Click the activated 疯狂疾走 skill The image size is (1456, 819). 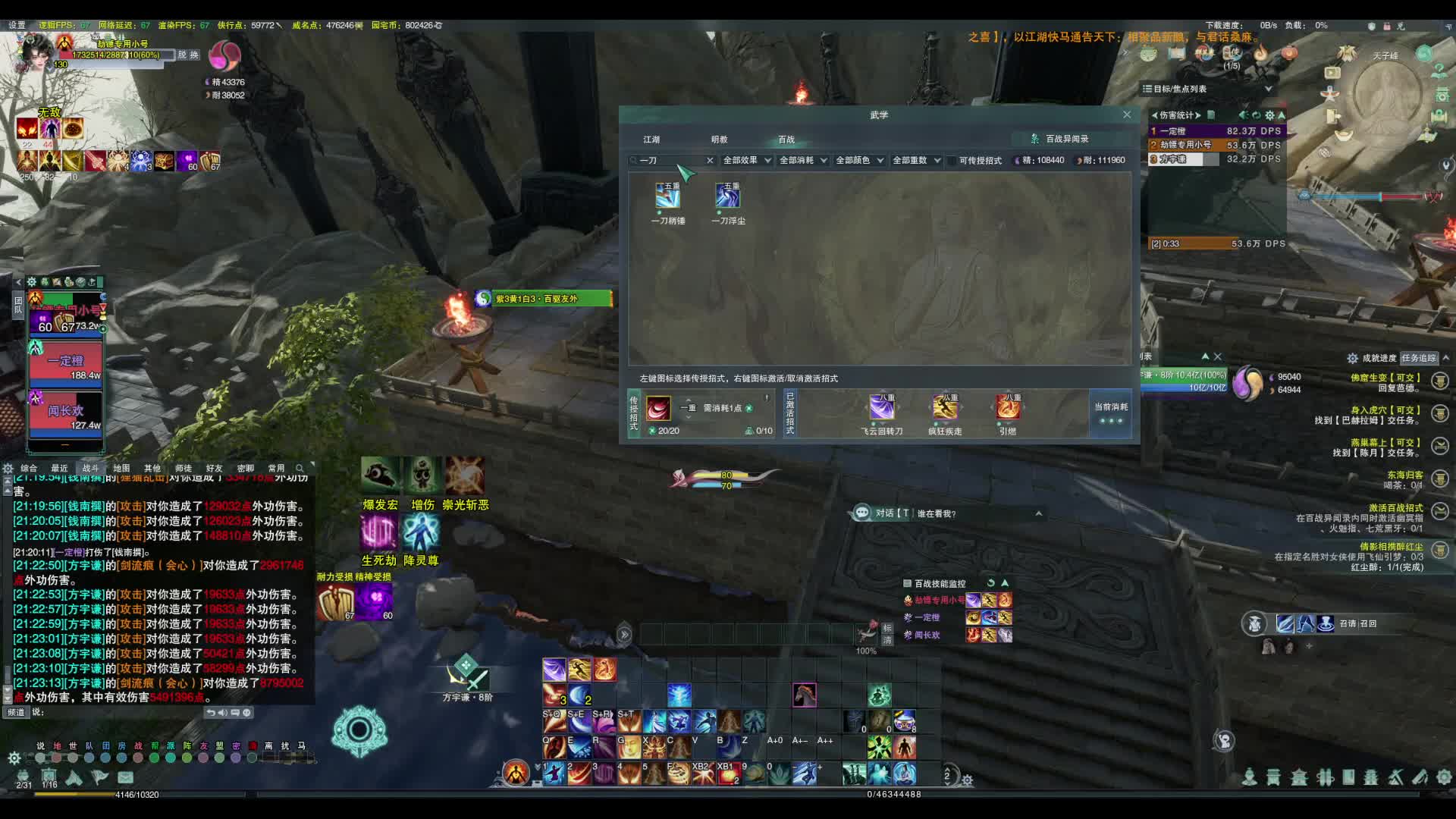pos(945,409)
